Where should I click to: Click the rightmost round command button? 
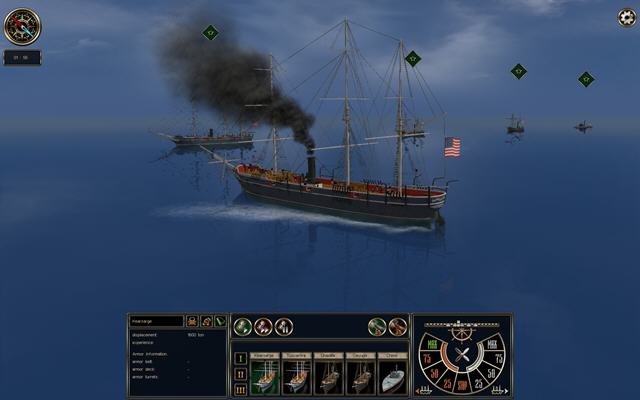398,327
